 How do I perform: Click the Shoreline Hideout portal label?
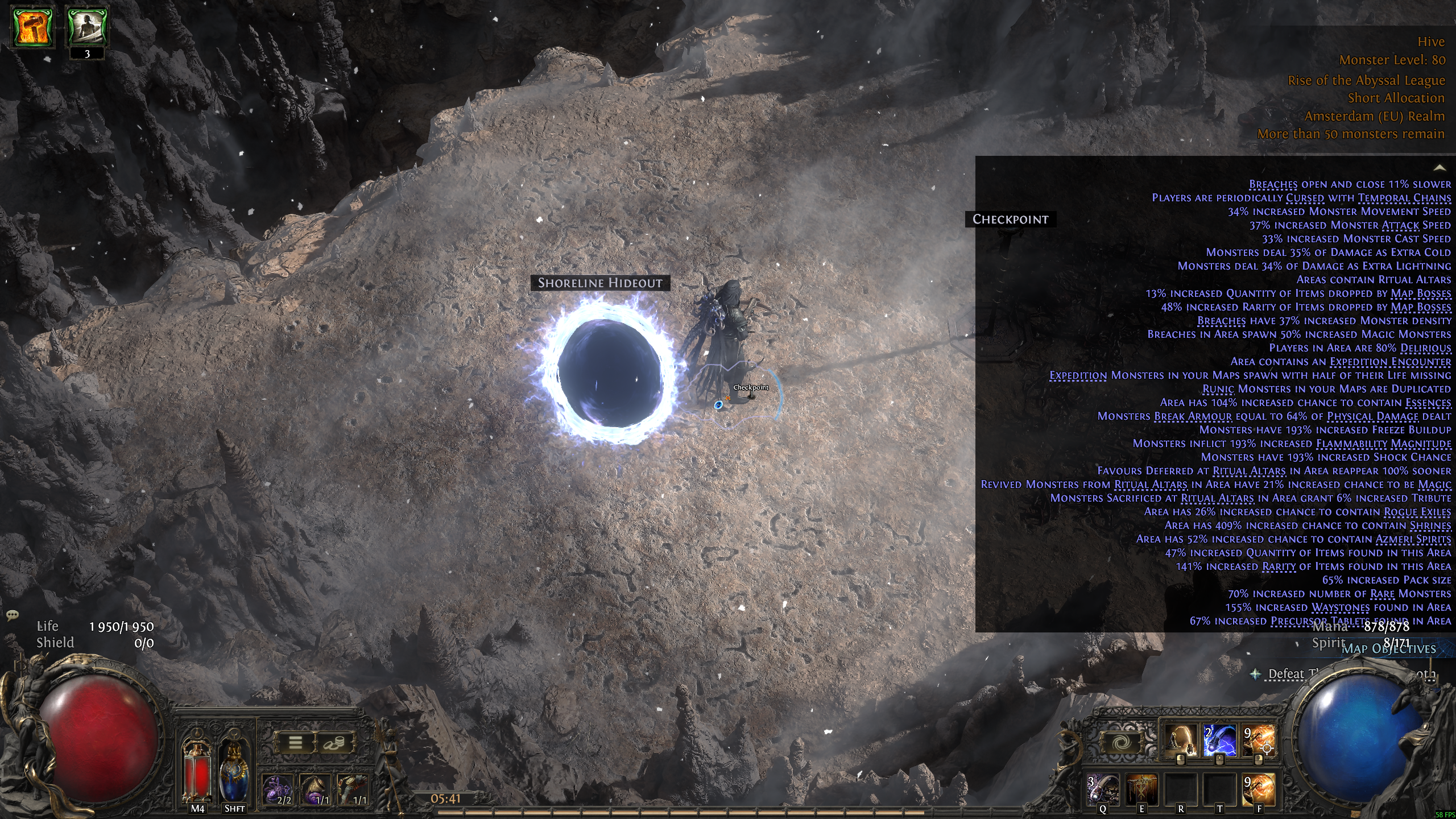(600, 283)
